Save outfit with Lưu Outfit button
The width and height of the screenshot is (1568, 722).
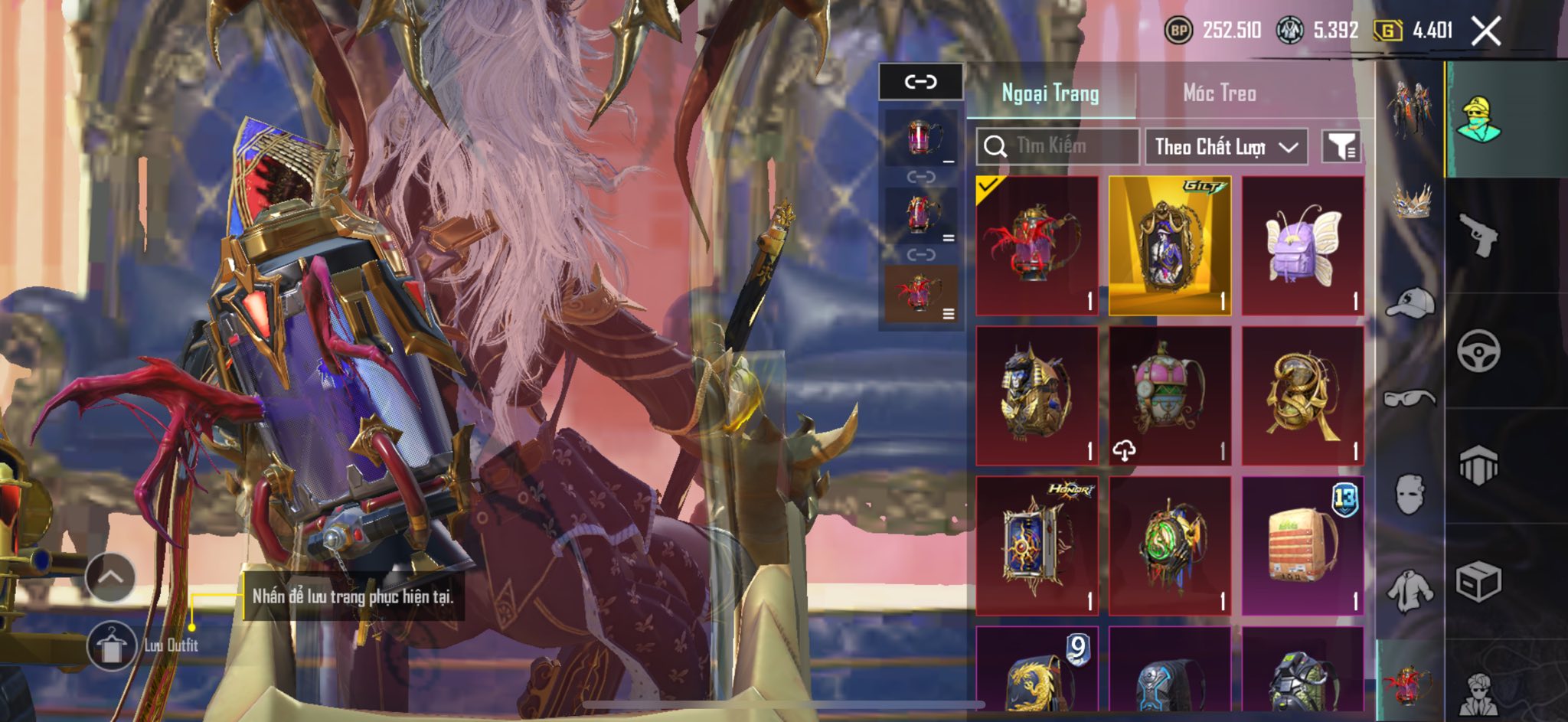pos(112,645)
